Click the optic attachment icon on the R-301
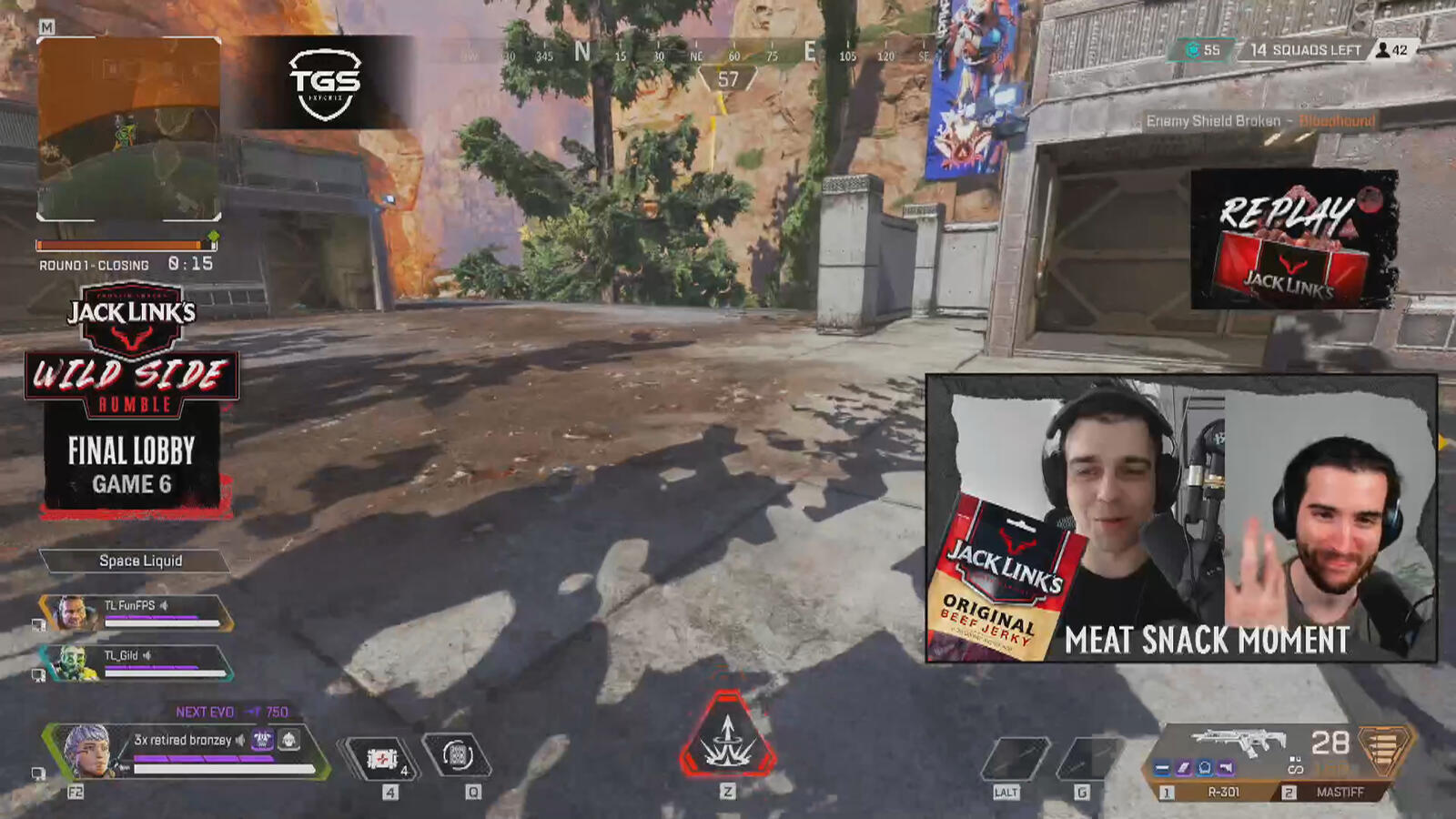Image resolution: width=1456 pixels, height=819 pixels. coord(1205,769)
